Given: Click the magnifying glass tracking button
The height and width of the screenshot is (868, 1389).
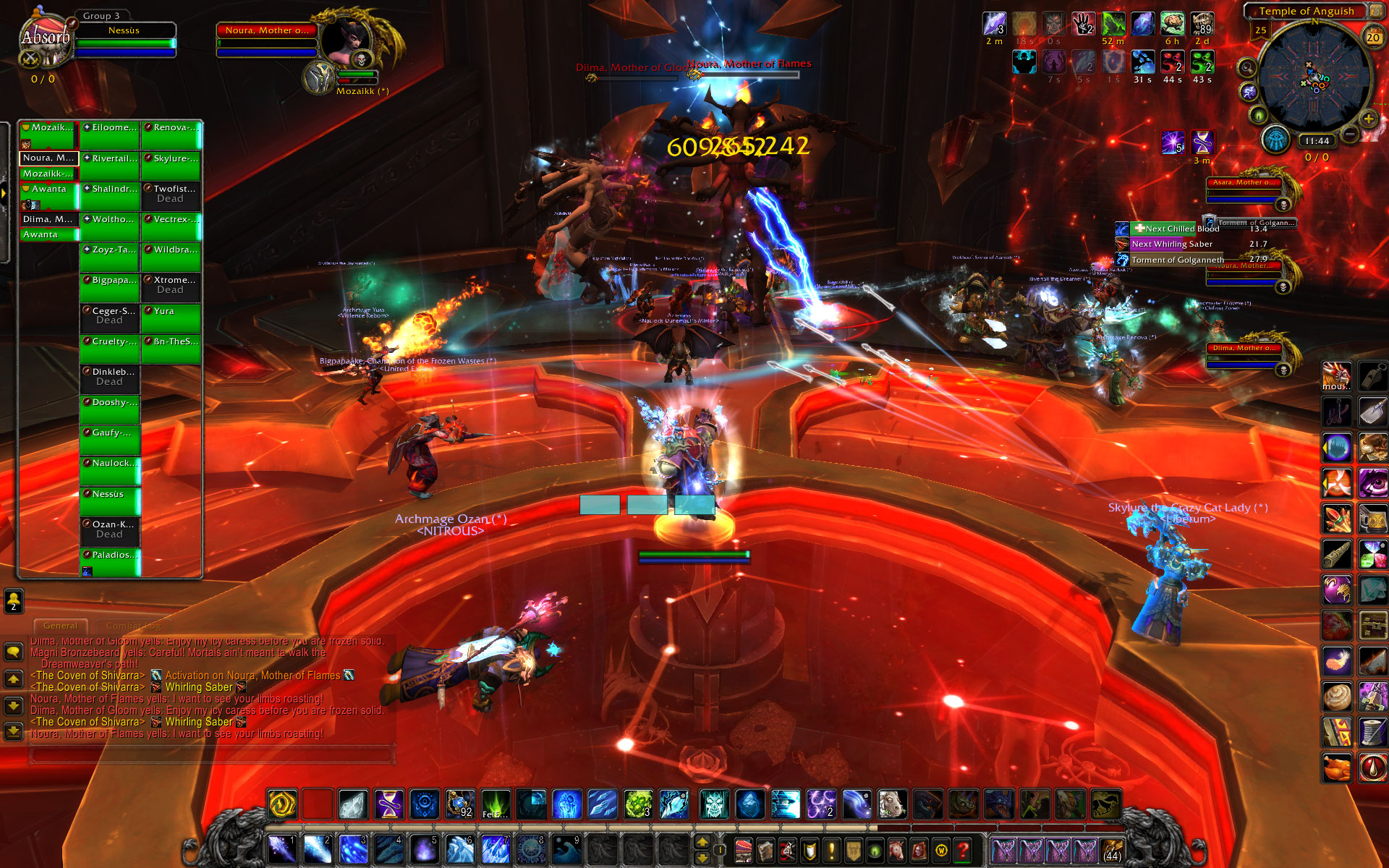Looking at the screenshot, I should point(1246,68).
